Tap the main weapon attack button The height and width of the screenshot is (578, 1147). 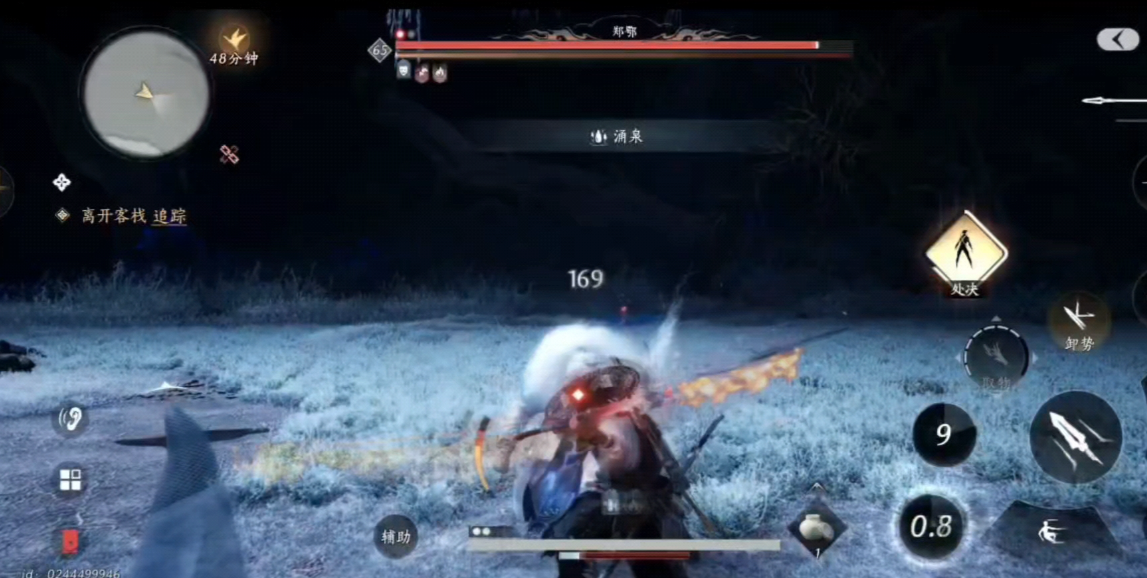coord(1075,438)
